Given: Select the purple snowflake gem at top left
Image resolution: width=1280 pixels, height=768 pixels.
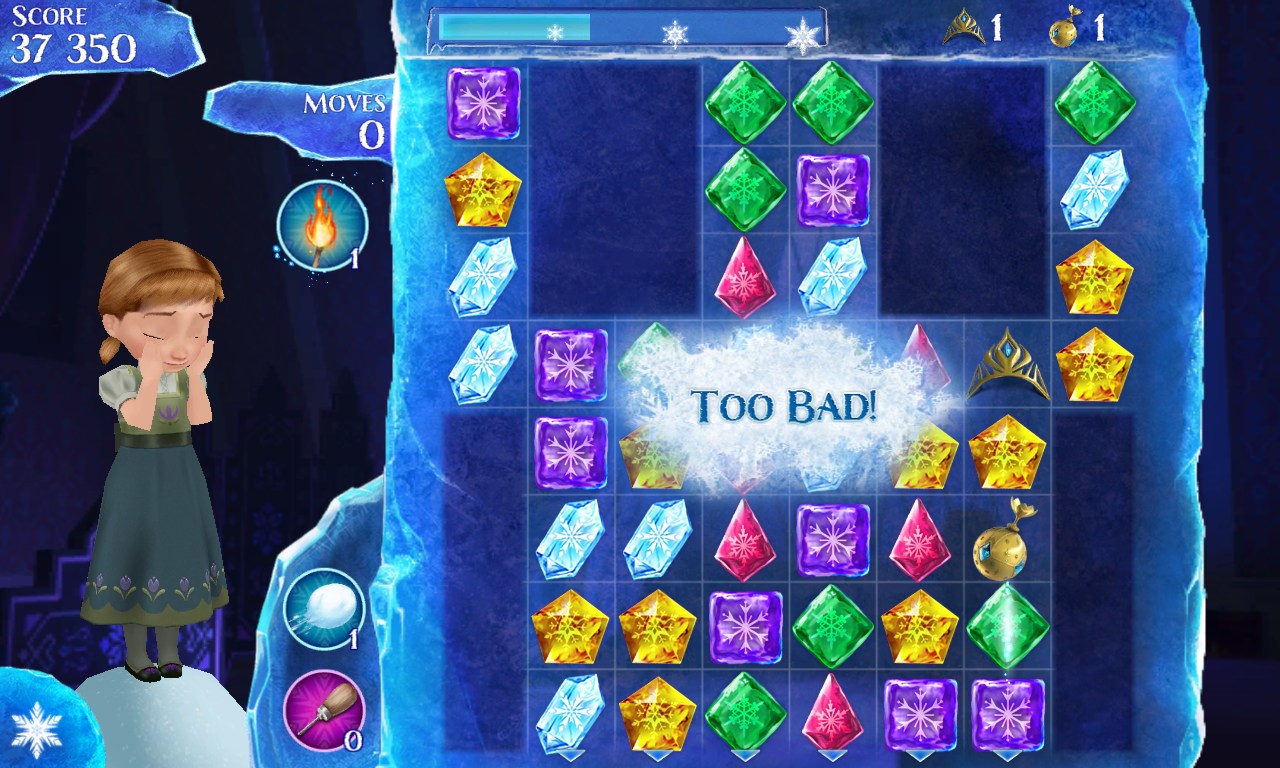Looking at the screenshot, I should click(485, 104).
